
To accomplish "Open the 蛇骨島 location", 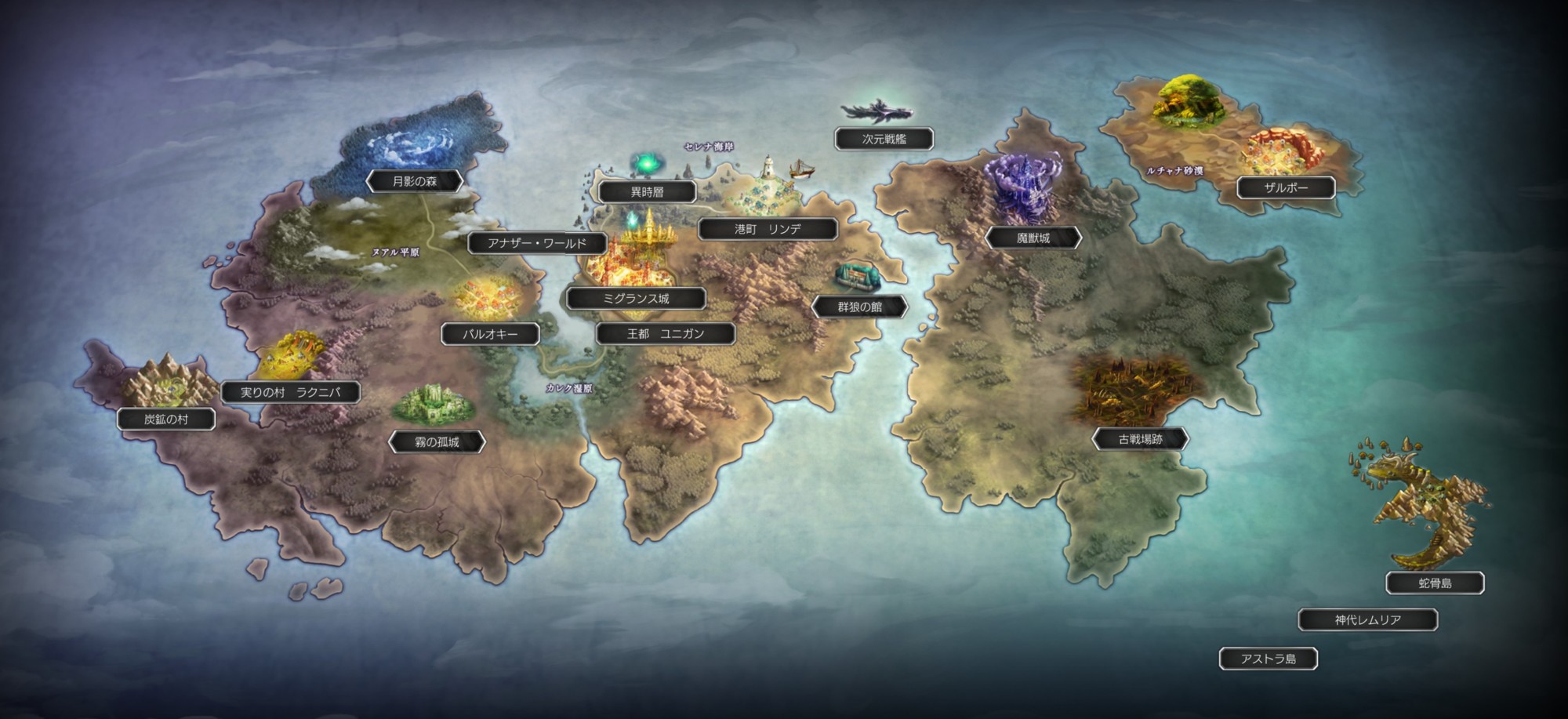I will tap(1435, 583).
